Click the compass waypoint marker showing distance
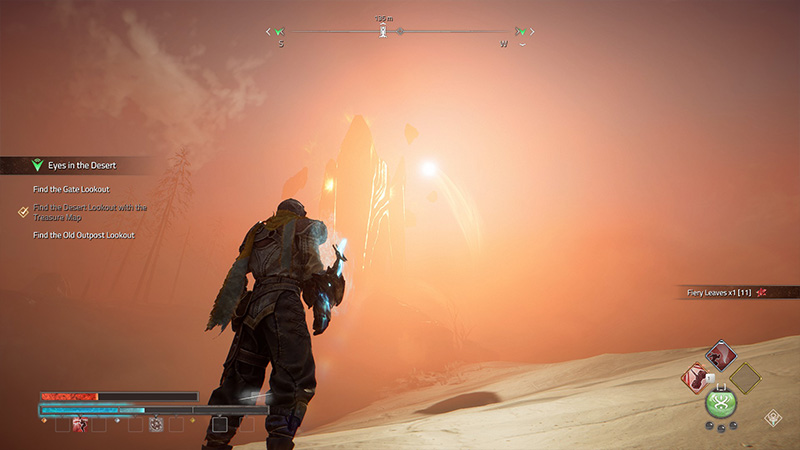The height and width of the screenshot is (450, 800). (x=382, y=31)
